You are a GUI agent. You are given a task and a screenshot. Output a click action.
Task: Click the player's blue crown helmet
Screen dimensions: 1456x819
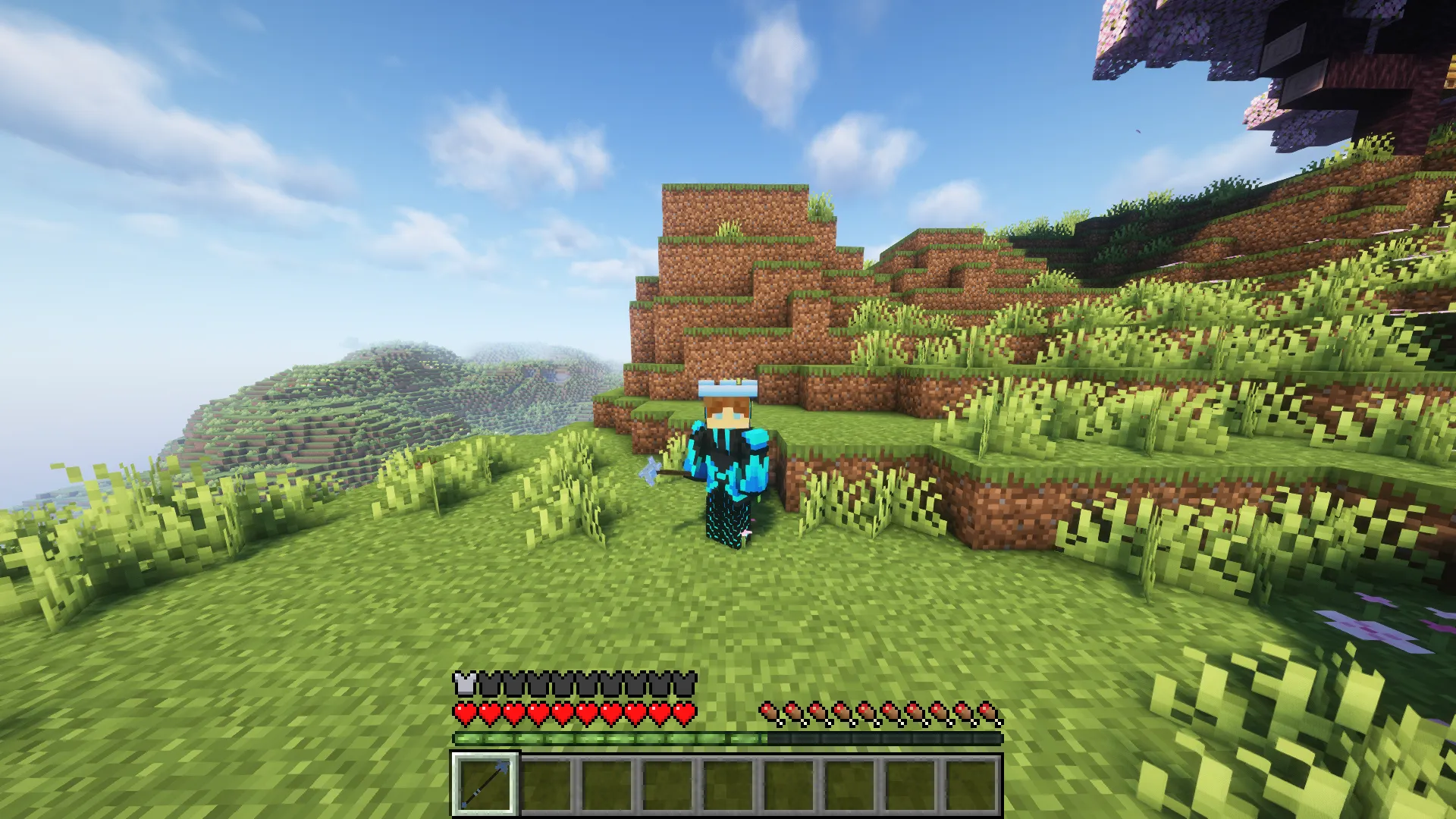(726, 389)
